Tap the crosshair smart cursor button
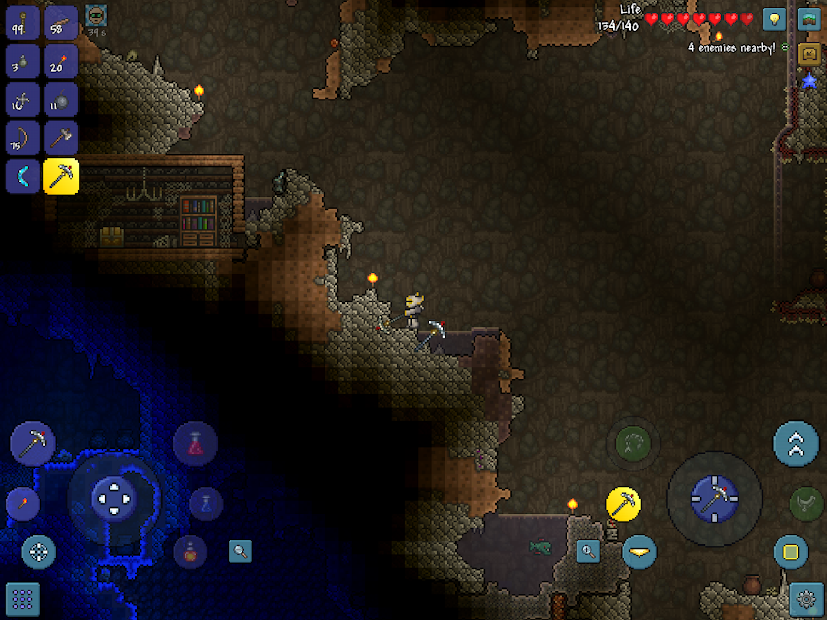 click(39, 551)
